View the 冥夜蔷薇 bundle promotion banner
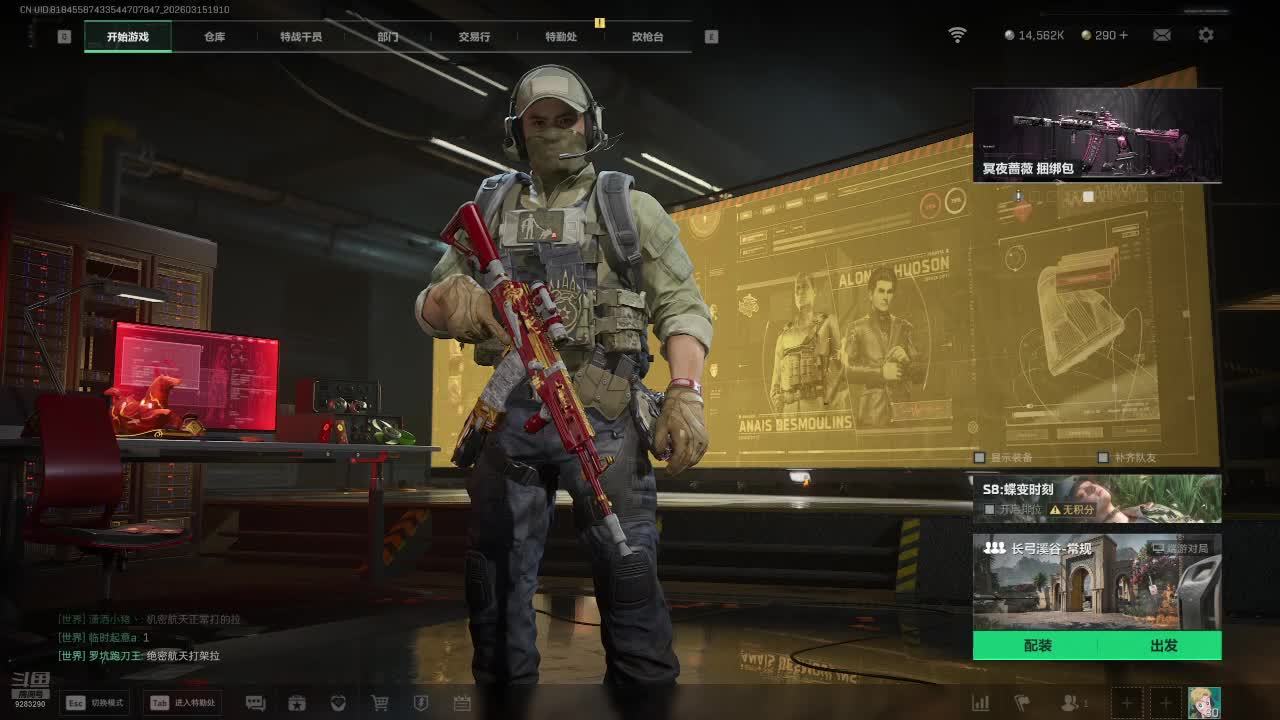The image size is (1280, 720). 1097,135
